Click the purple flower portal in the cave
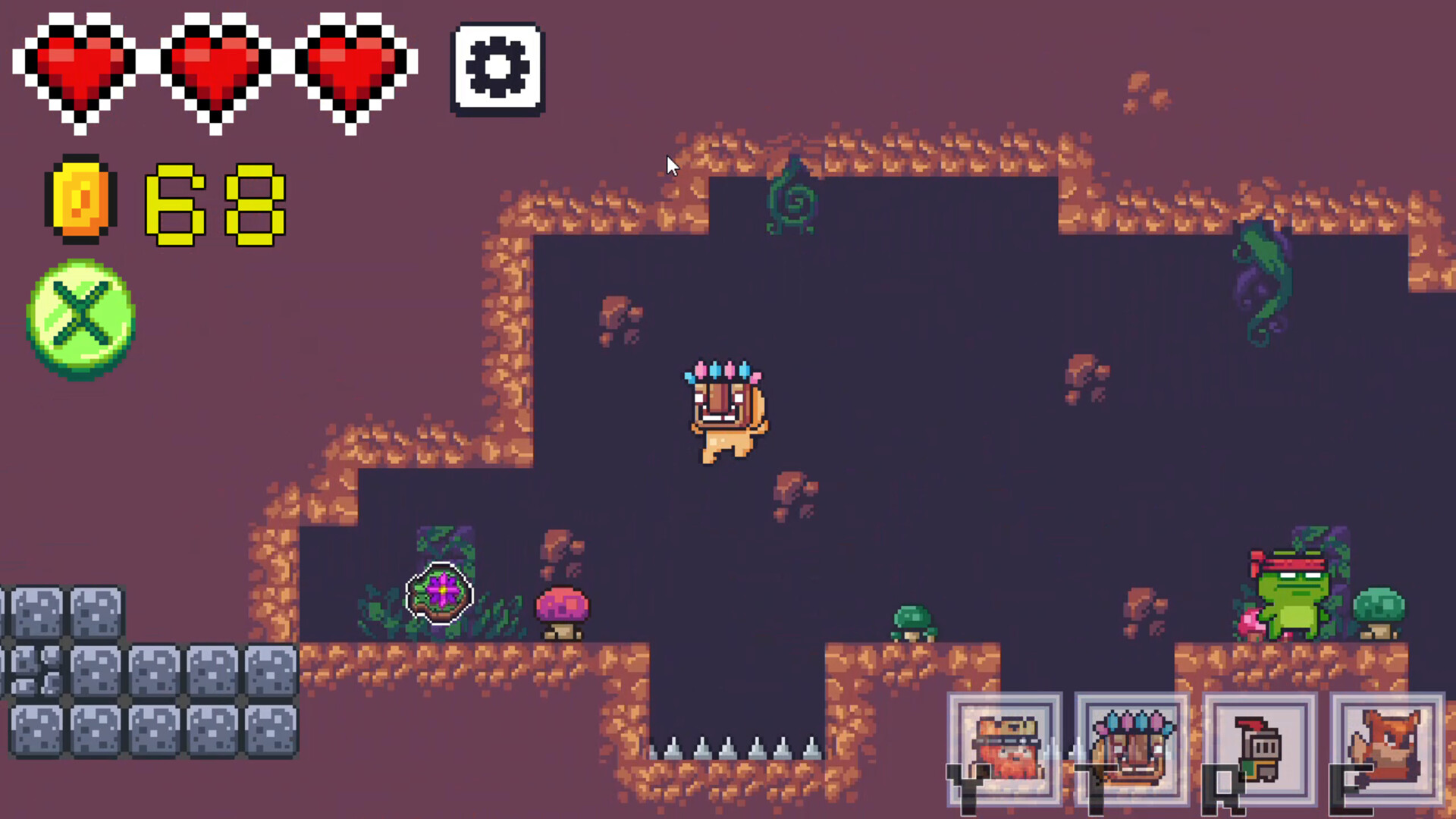 (440, 594)
